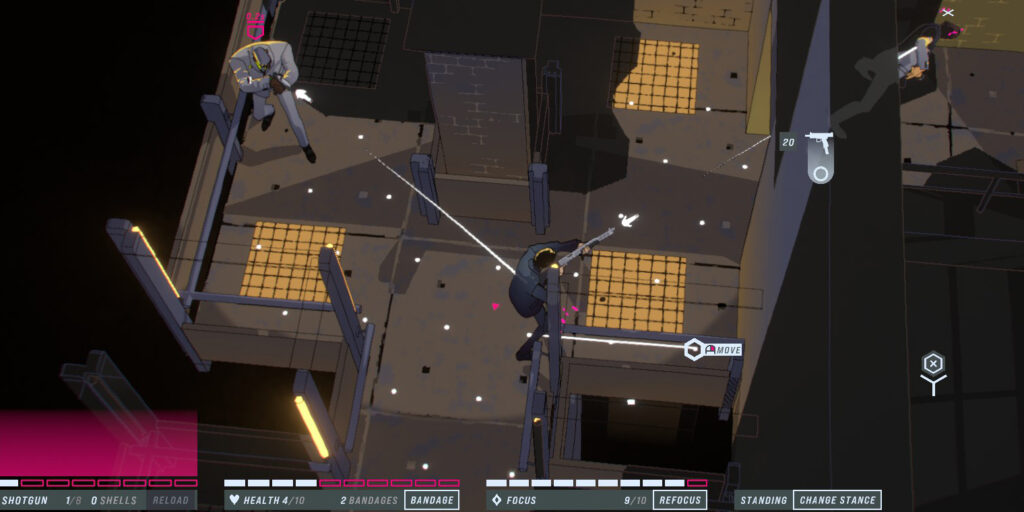Use a bandage with the Bandage button
Viewport: 1024px width, 512px height.
coord(432,500)
